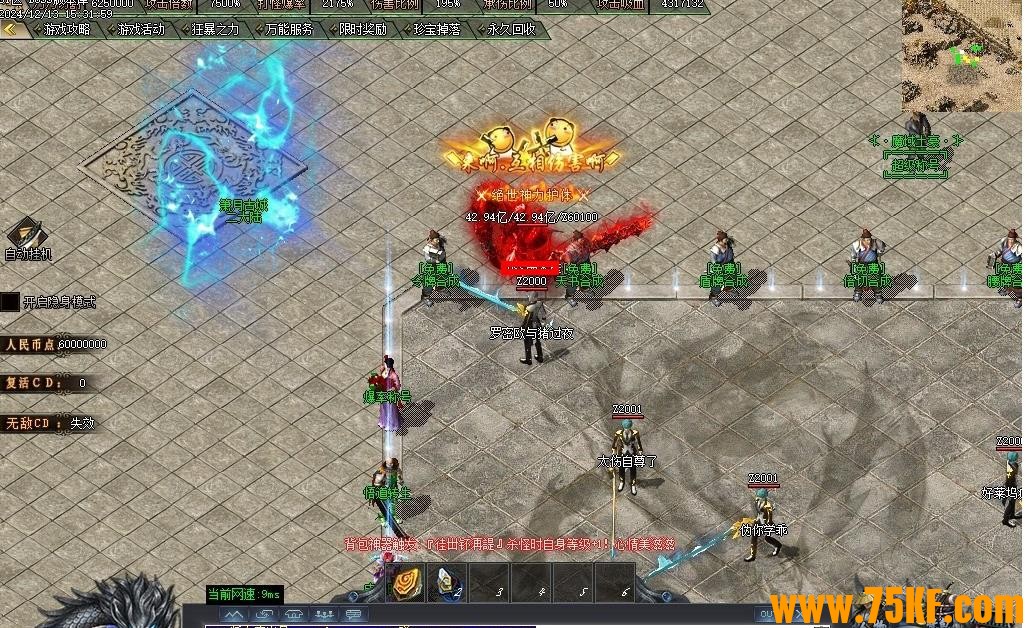
Task: Select the 永久回收 recycle tab
Action: pyautogui.click(x=511, y=30)
